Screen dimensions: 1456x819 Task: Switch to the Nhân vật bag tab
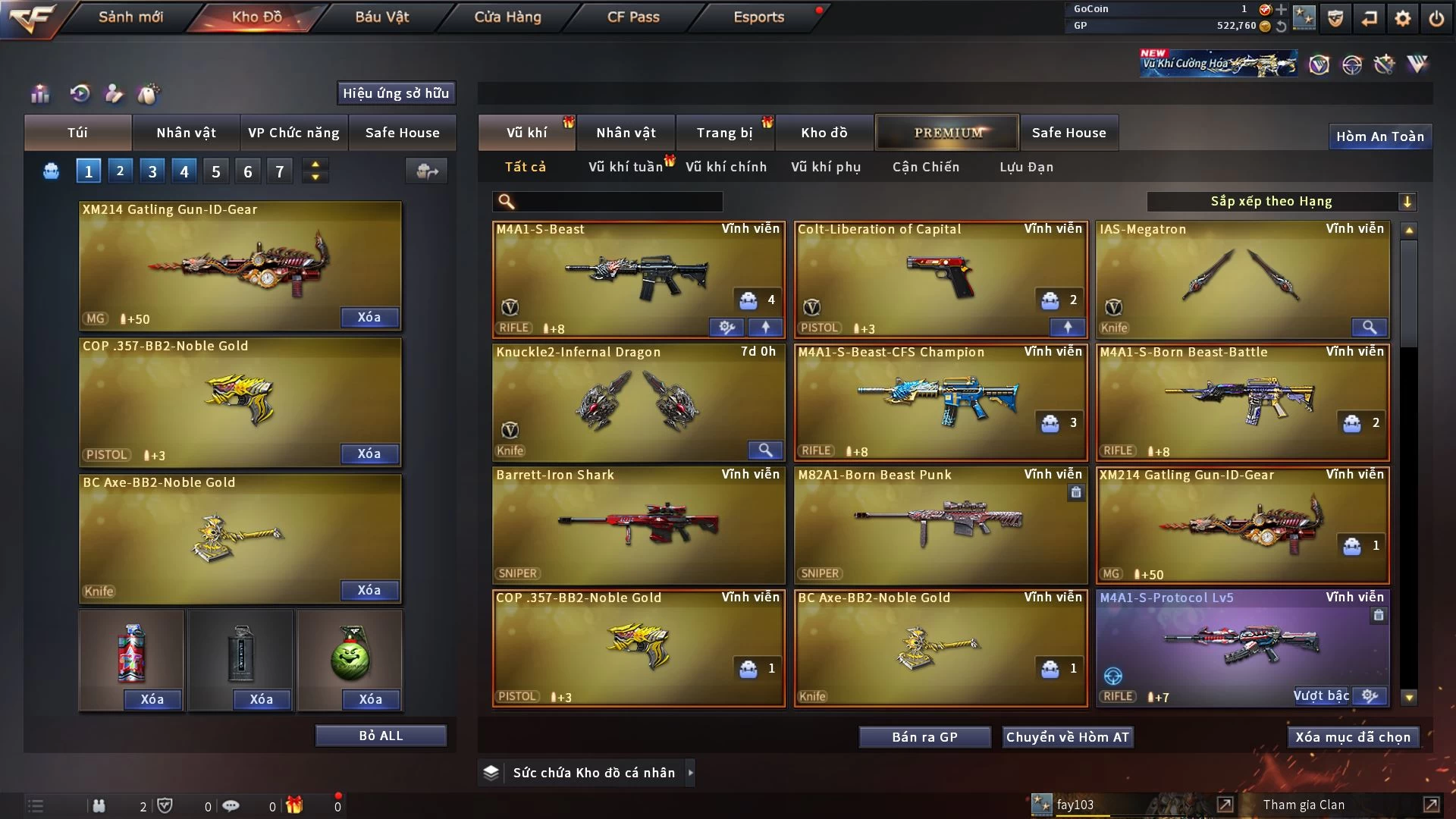pos(186,133)
